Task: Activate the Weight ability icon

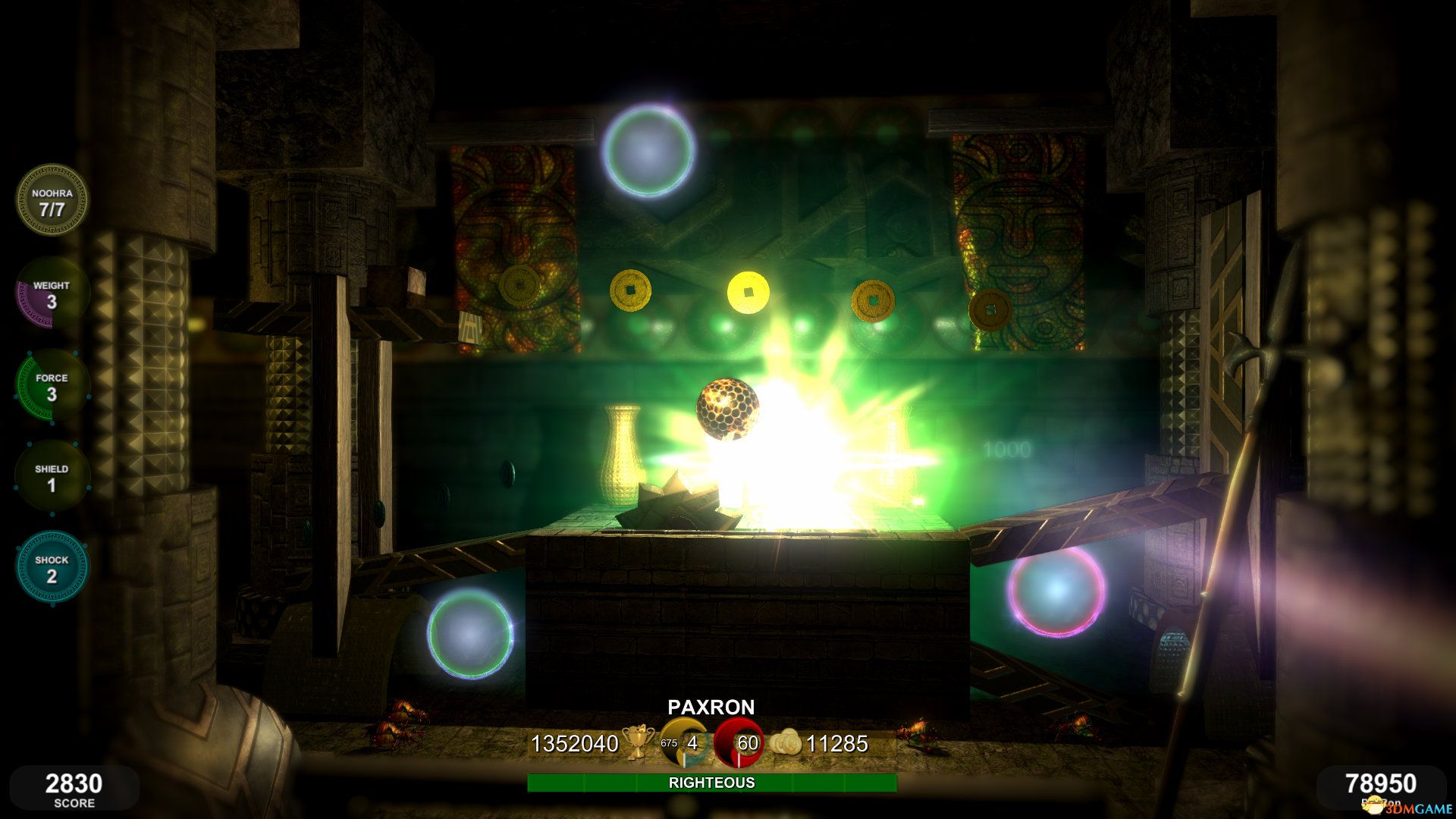Action: 52,293
